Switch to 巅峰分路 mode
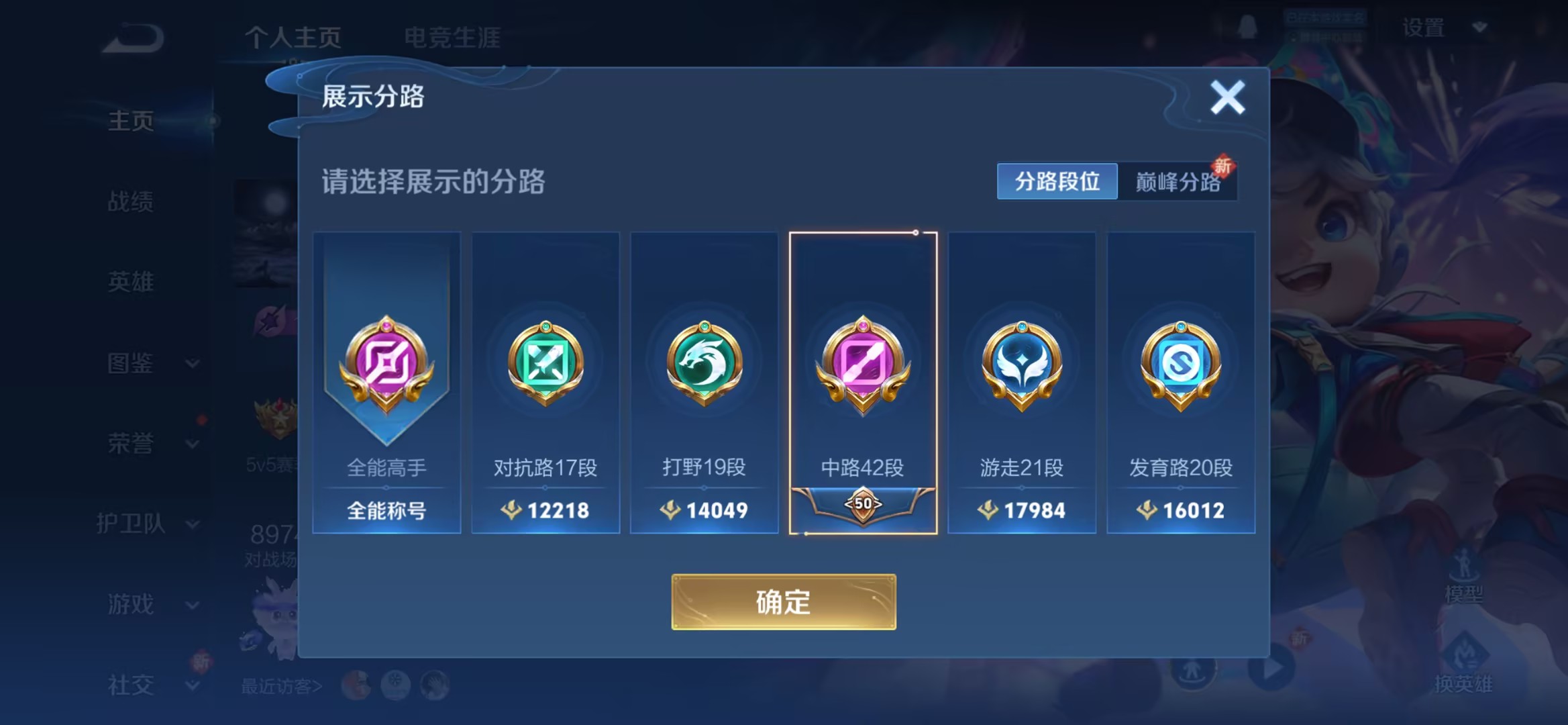The height and width of the screenshot is (725, 1568). (x=1178, y=182)
